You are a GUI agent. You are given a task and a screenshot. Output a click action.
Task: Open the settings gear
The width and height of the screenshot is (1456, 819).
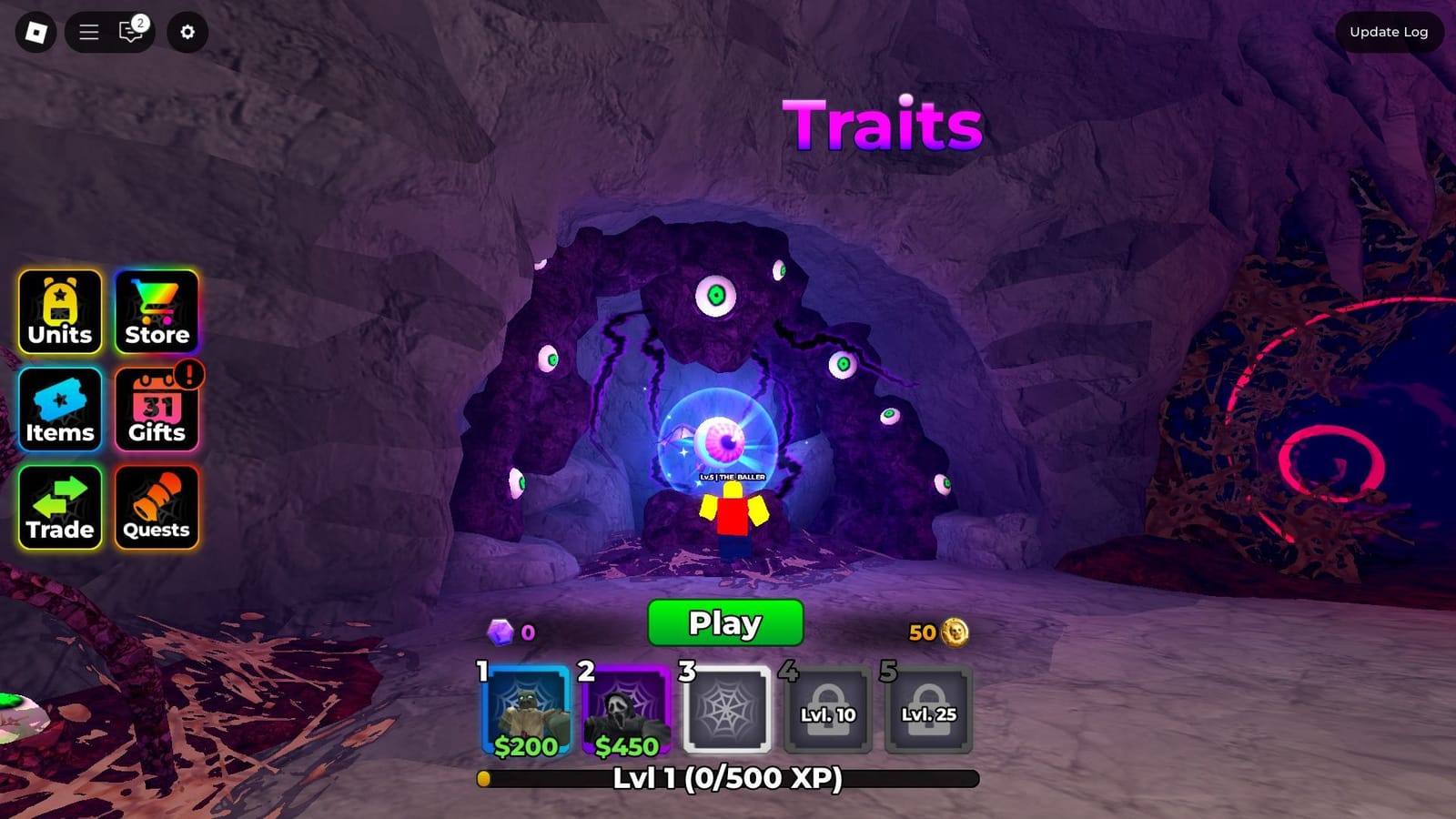(x=186, y=31)
